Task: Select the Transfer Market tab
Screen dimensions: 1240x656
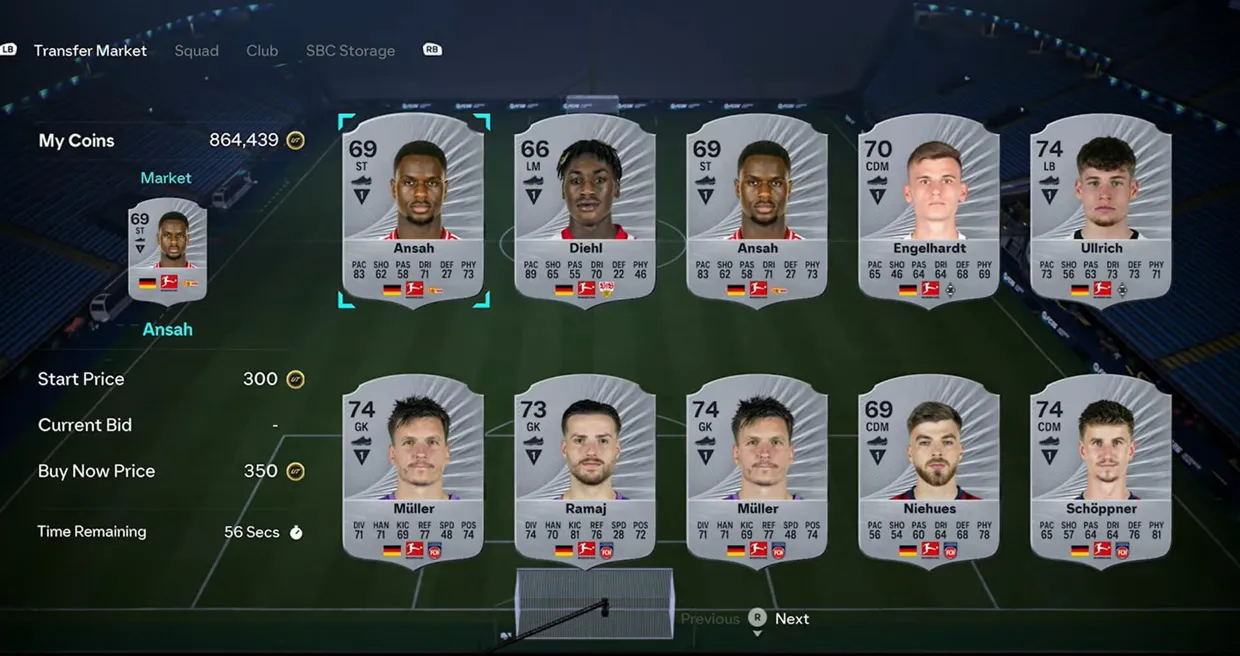Action: [x=90, y=51]
